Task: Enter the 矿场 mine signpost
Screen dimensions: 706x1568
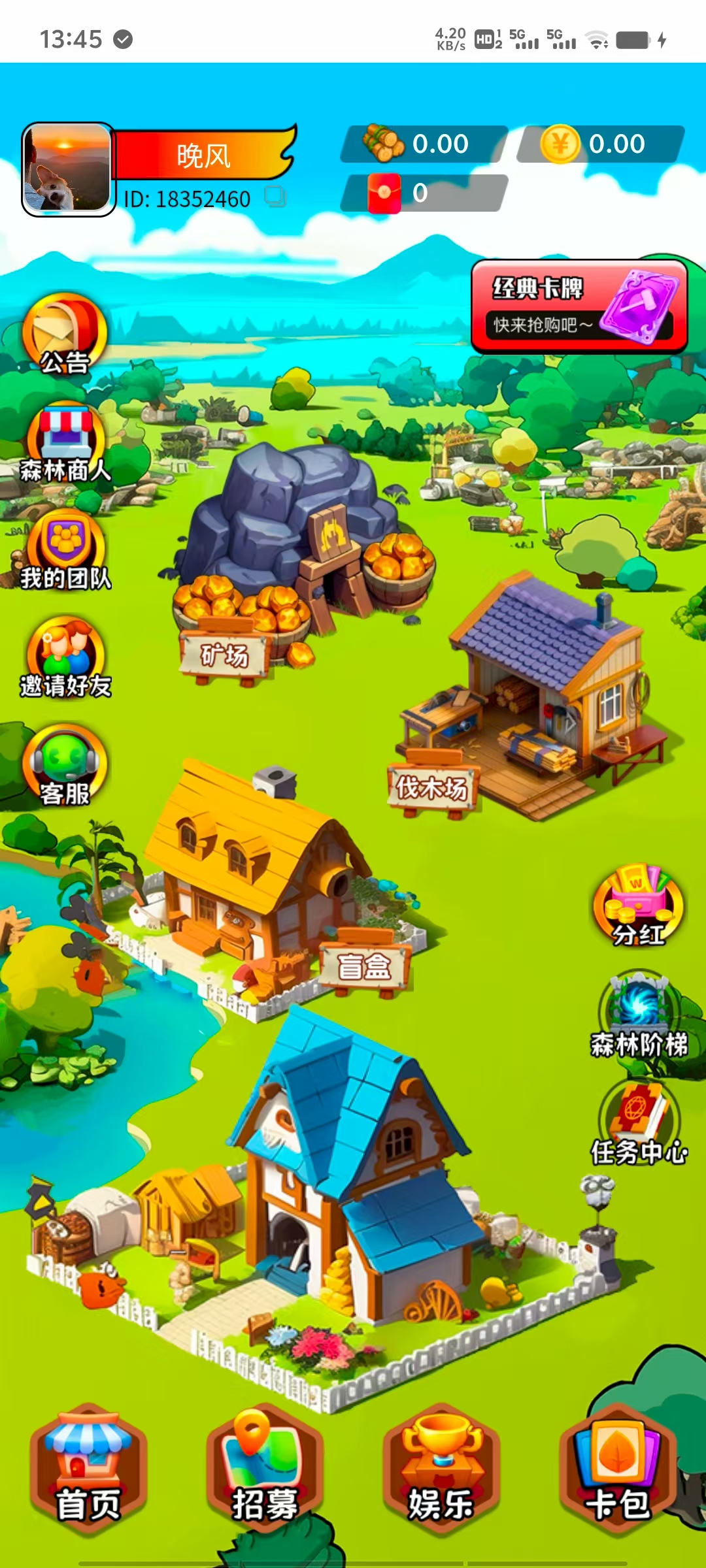Action: (224, 655)
